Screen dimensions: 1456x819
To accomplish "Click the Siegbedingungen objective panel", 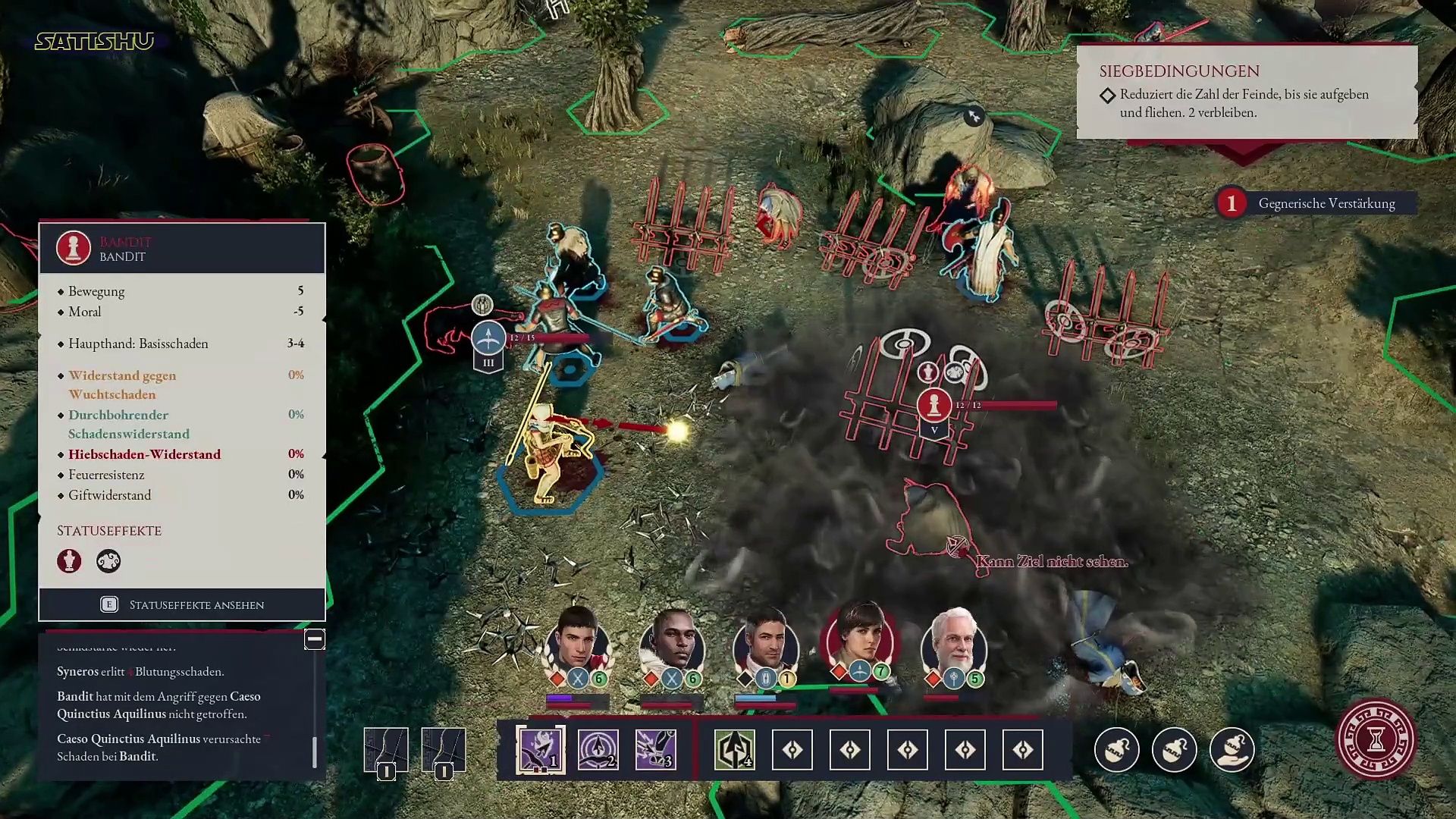I will click(x=1247, y=93).
